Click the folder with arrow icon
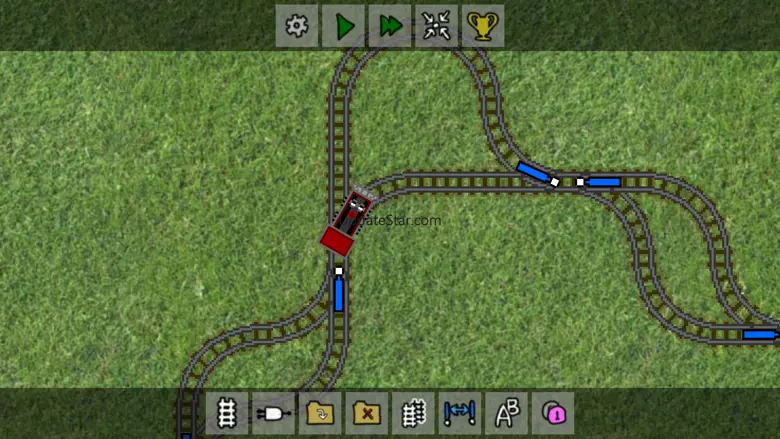 tap(320, 412)
